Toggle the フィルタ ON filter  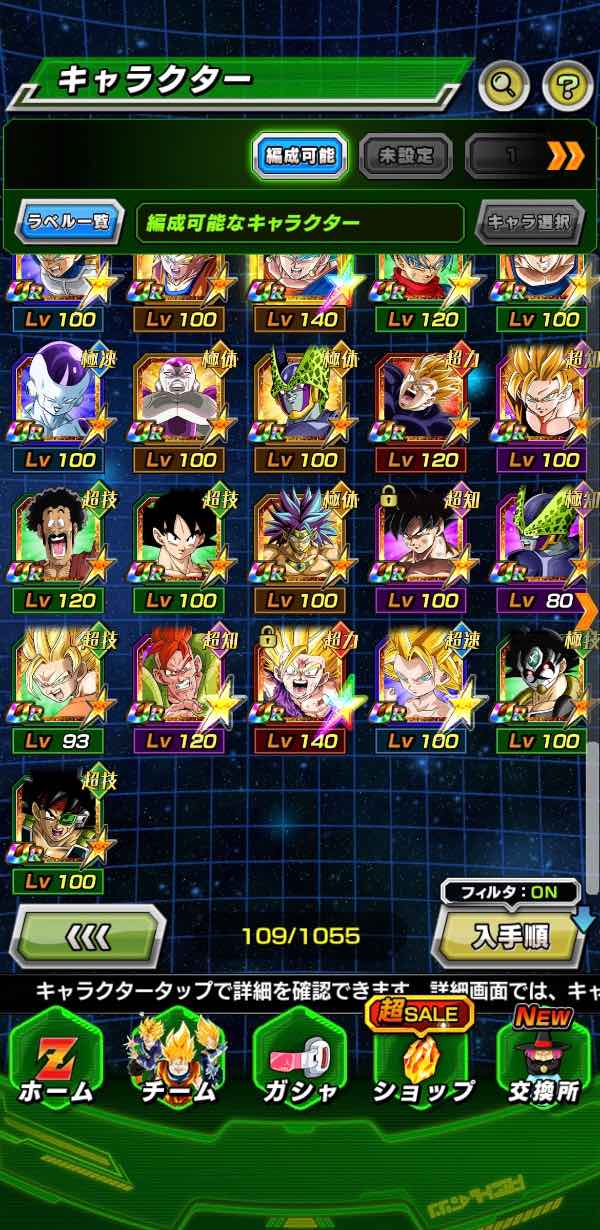512,890
